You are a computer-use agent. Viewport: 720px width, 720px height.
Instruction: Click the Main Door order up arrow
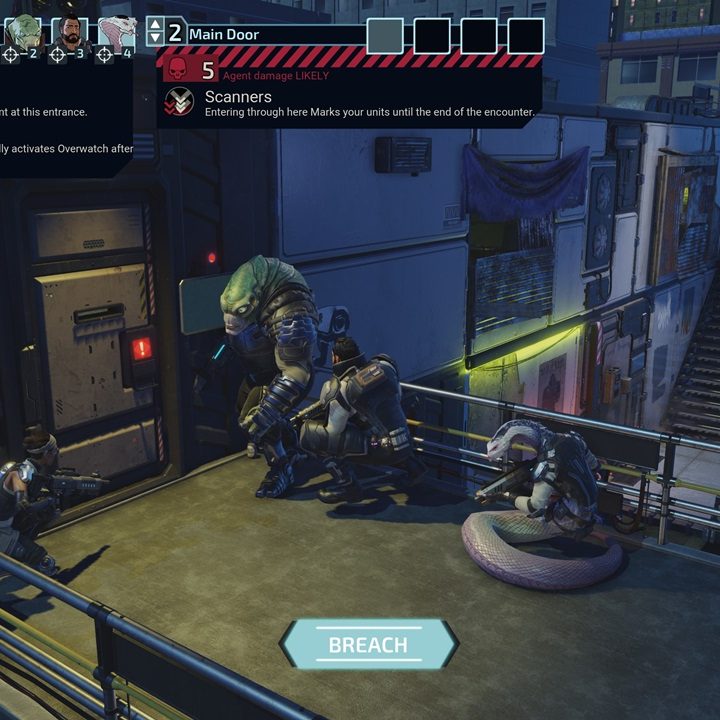pos(154,25)
